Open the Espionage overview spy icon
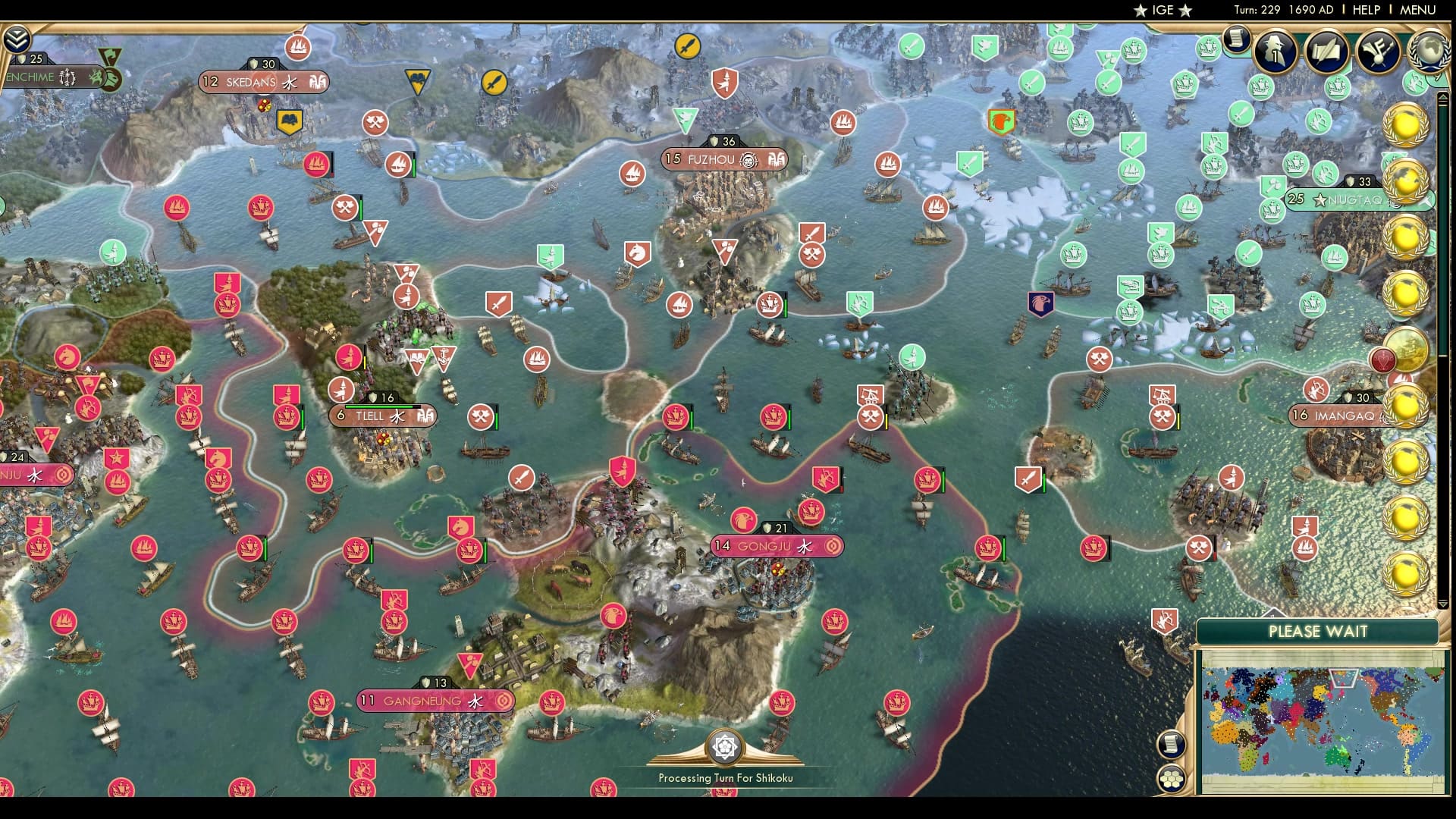Viewport: 1456px width, 819px height. pyautogui.click(x=1274, y=52)
